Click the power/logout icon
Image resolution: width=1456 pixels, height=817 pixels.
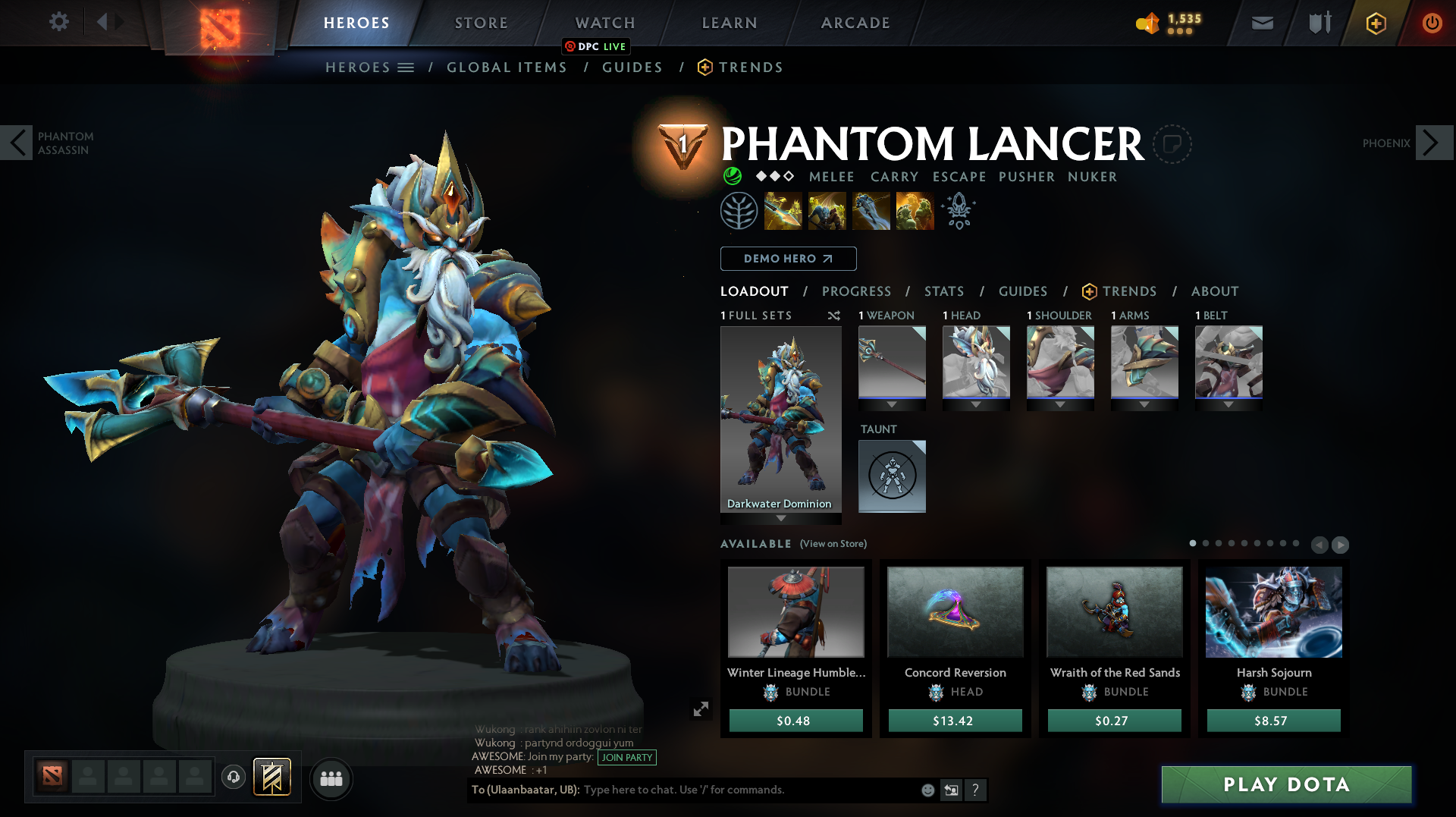(1432, 23)
